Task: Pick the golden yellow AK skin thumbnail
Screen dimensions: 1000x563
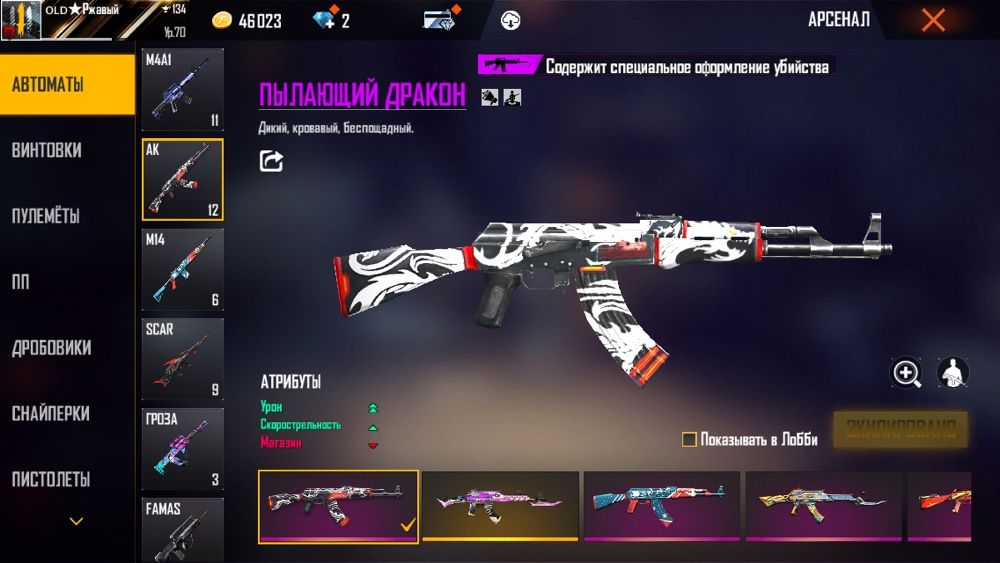Action: tap(822, 505)
